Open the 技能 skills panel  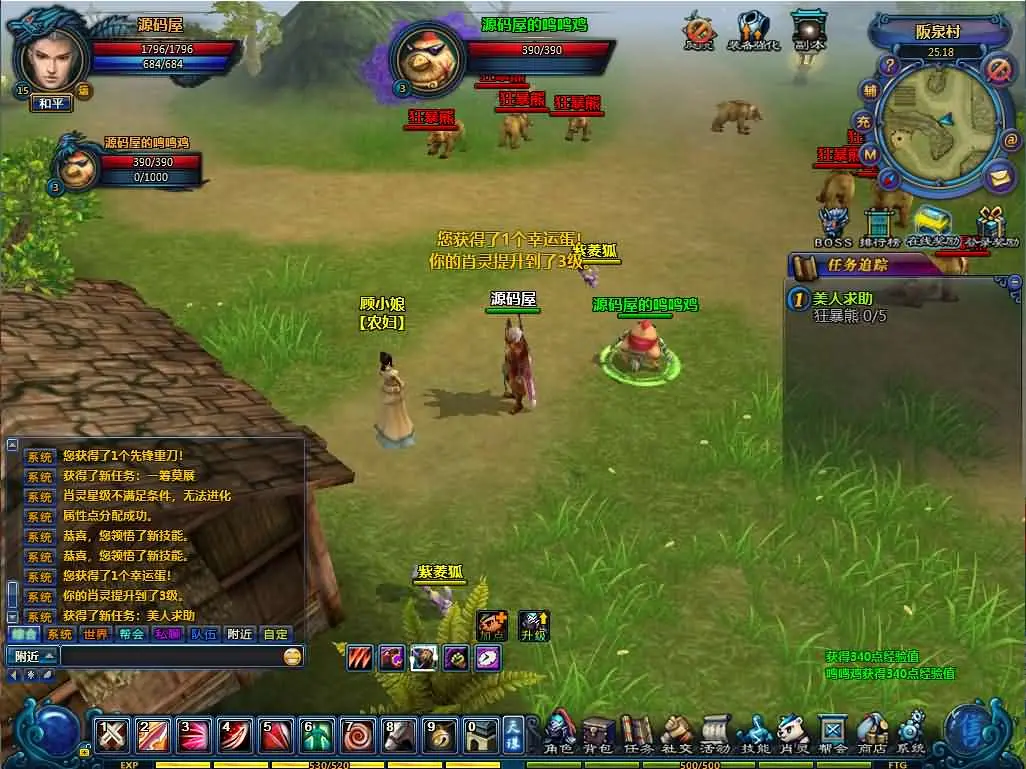pyautogui.click(x=754, y=735)
